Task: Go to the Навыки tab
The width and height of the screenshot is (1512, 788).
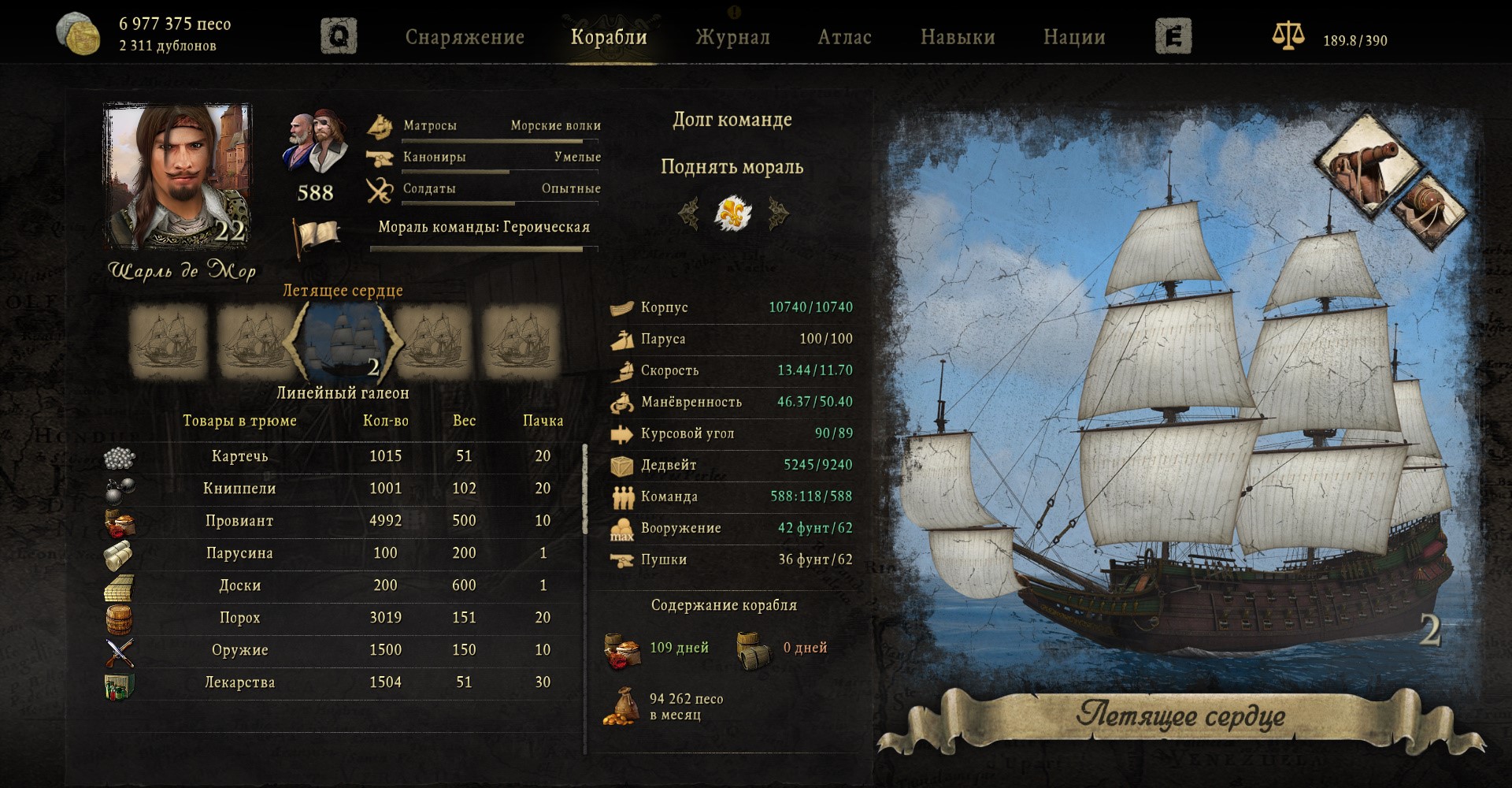Action: click(x=958, y=37)
